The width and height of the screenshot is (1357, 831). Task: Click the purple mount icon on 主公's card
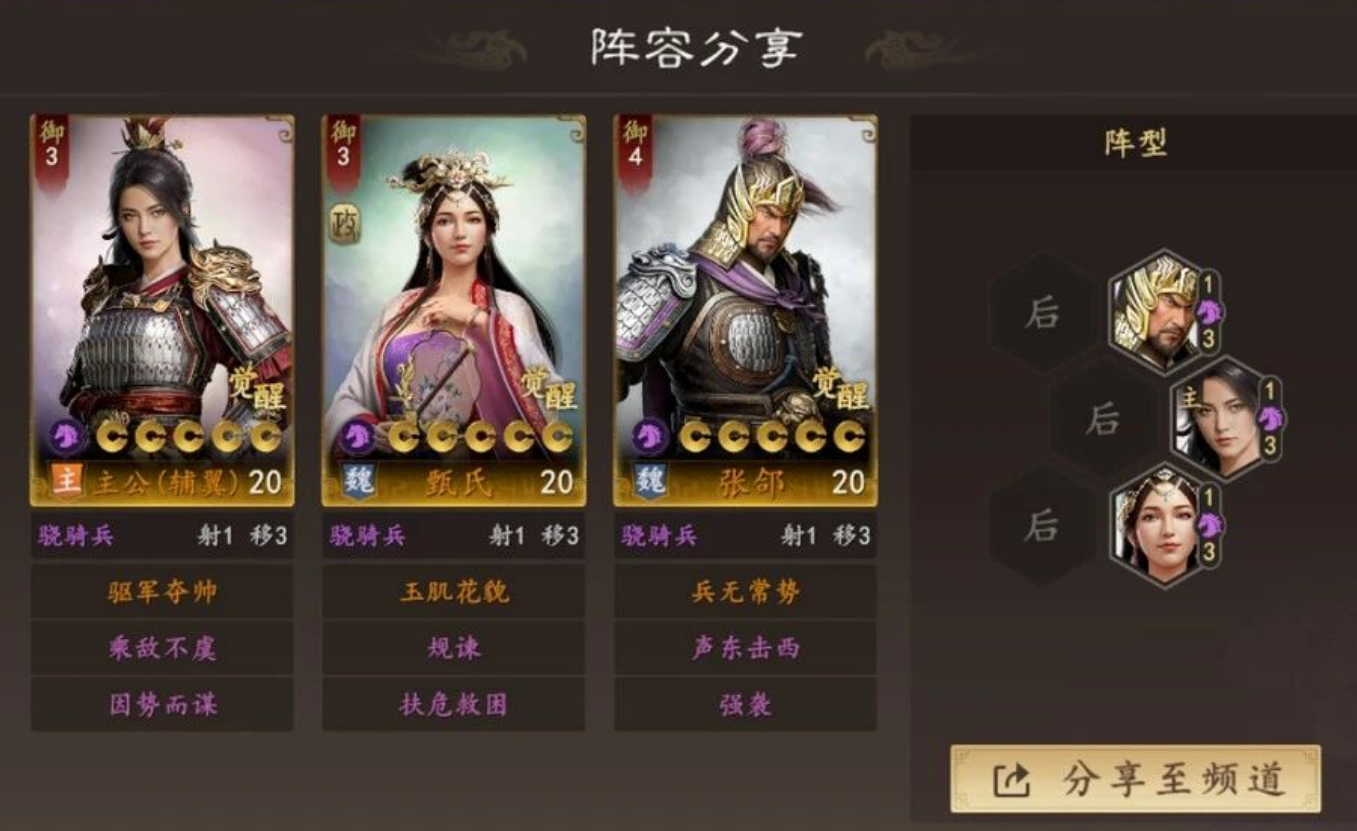point(64,435)
